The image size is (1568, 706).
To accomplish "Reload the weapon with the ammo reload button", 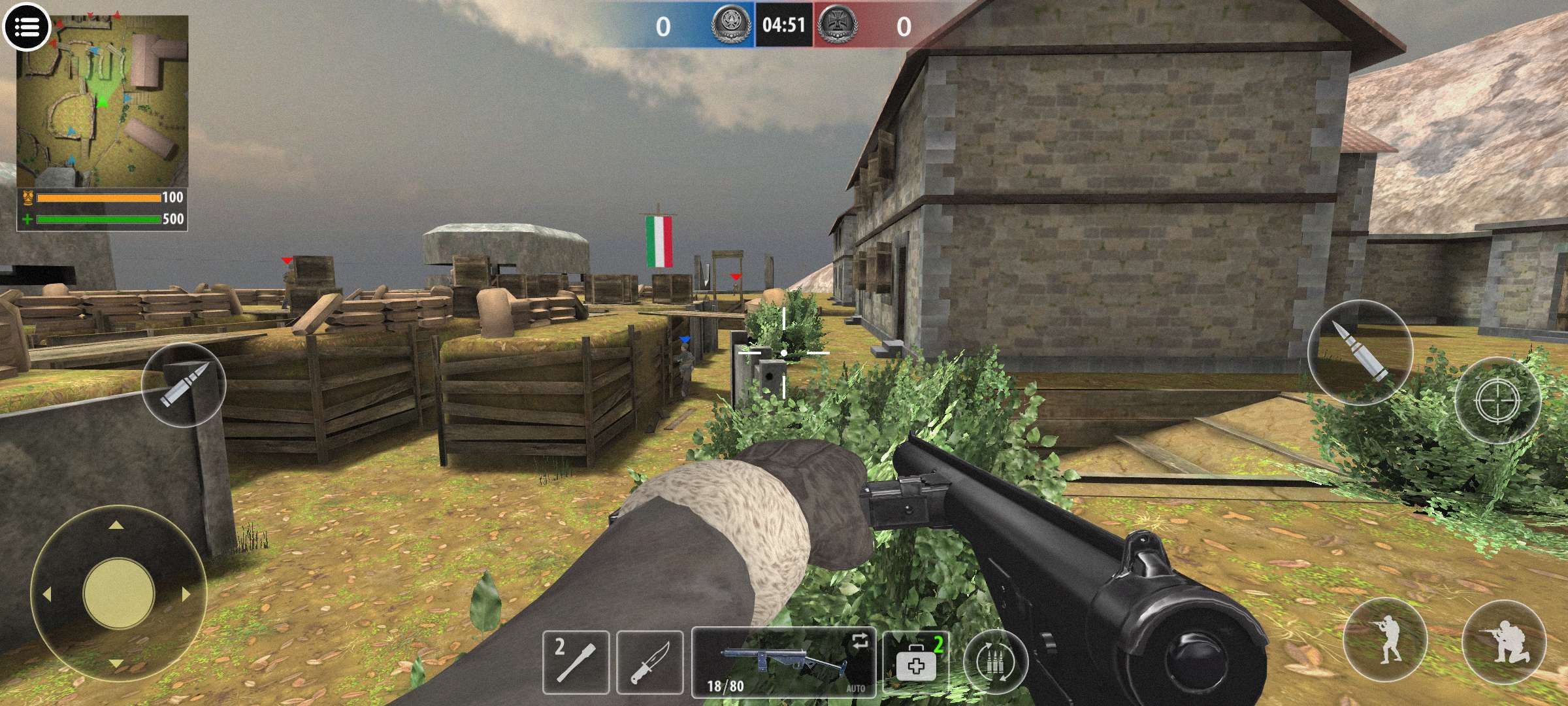I will [x=996, y=662].
